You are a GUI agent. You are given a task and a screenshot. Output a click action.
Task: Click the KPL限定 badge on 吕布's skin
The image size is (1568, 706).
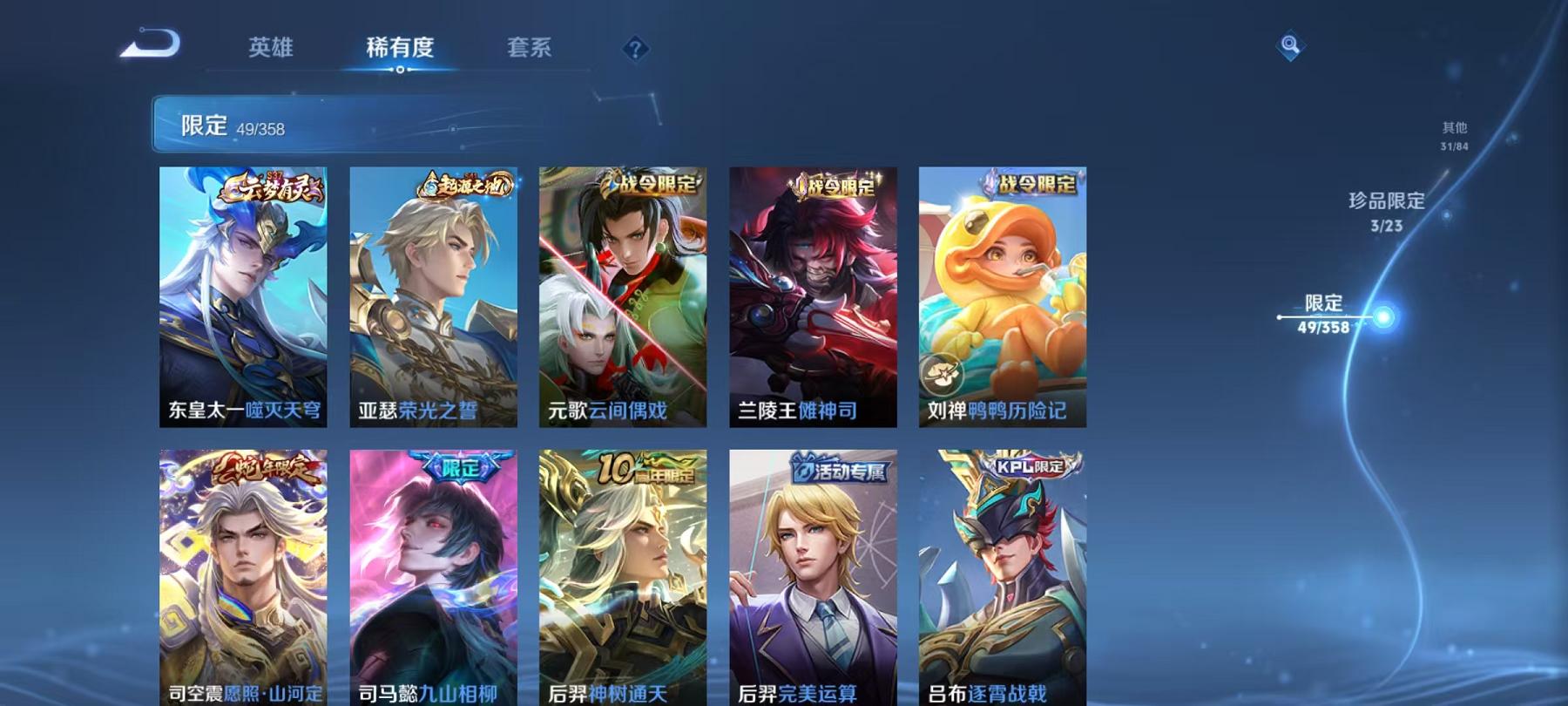pos(1027,469)
